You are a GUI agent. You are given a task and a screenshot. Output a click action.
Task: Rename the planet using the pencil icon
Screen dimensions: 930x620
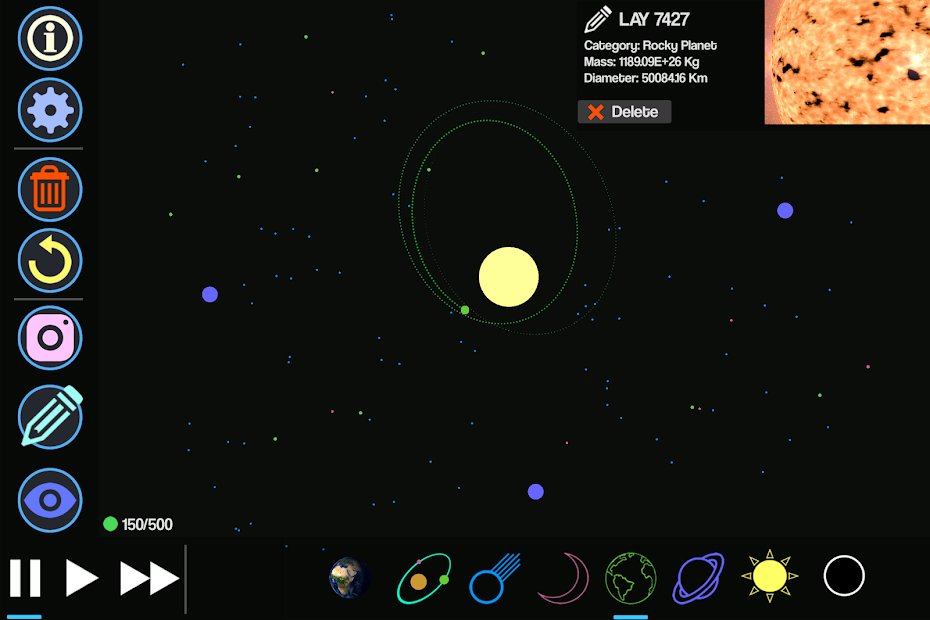coord(598,19)
